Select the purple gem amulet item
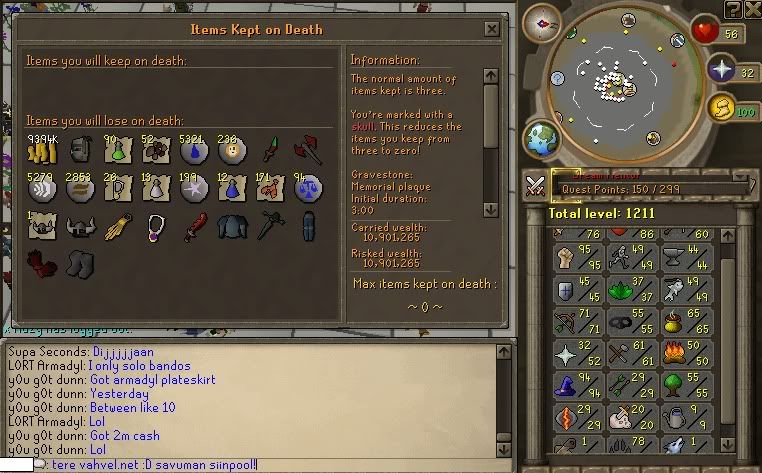This screenshot has width=762, height=473. click(157, 228)
